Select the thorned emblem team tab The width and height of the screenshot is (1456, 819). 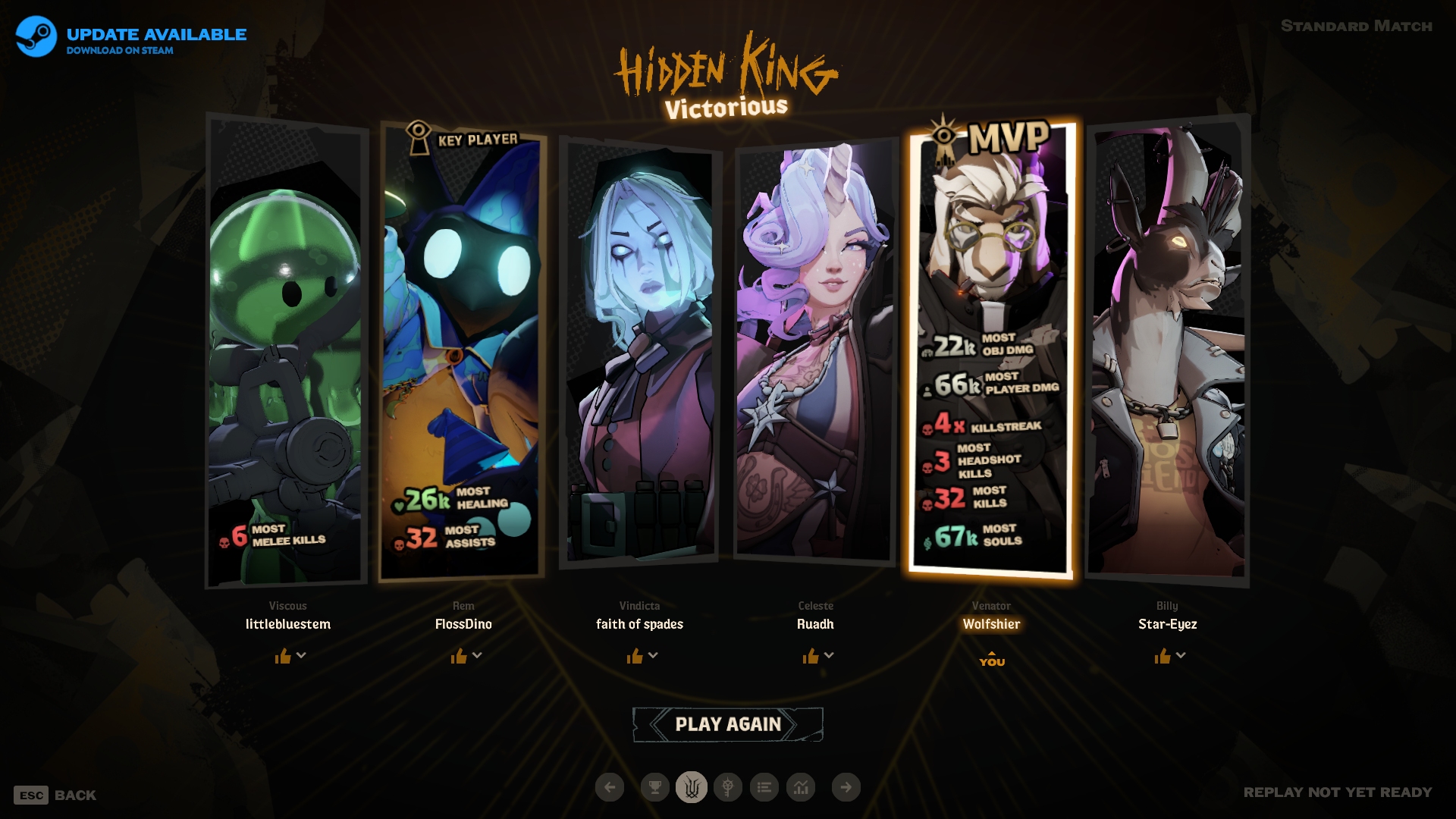[692, 787]
